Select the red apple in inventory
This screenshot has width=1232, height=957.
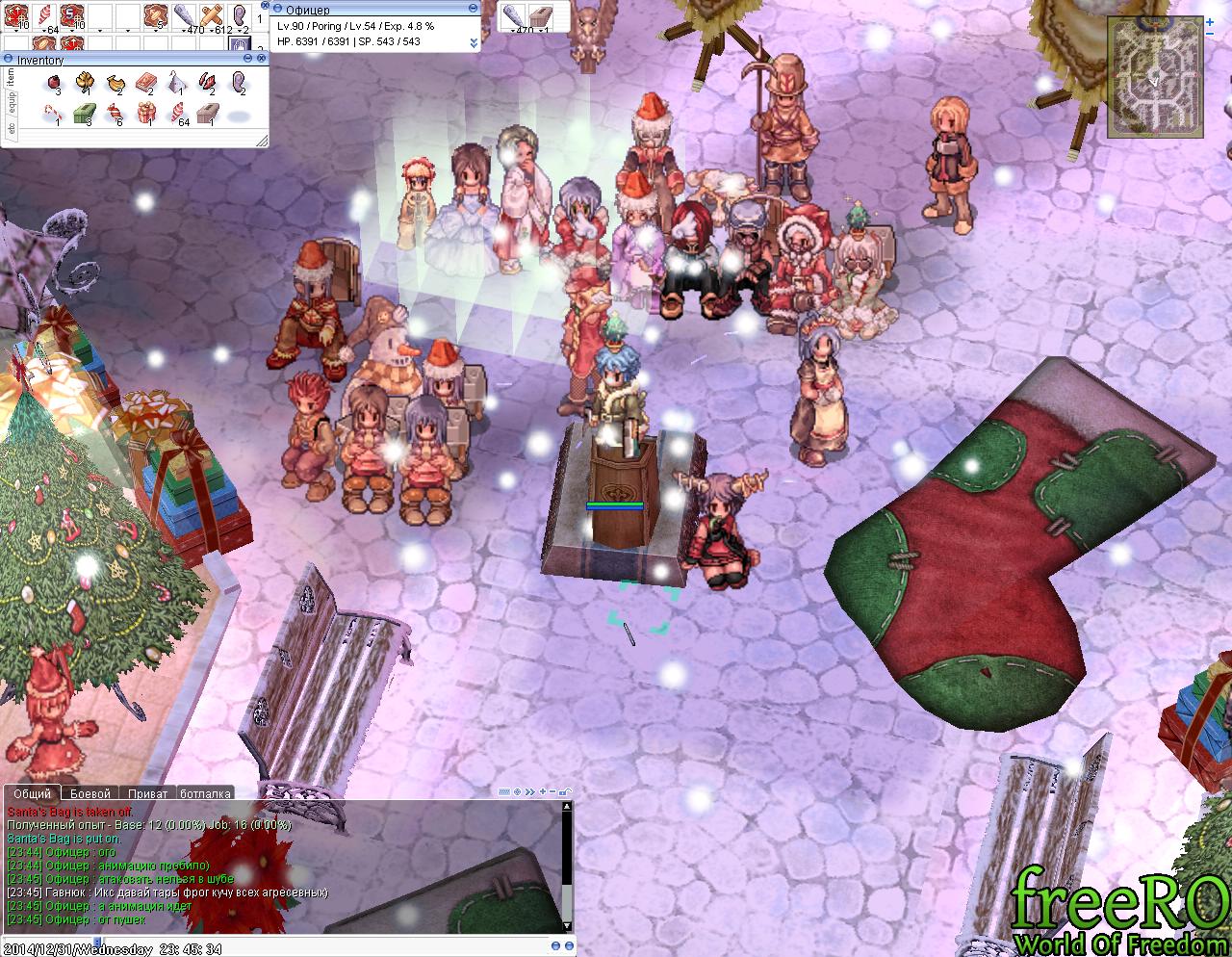point(56,83)
